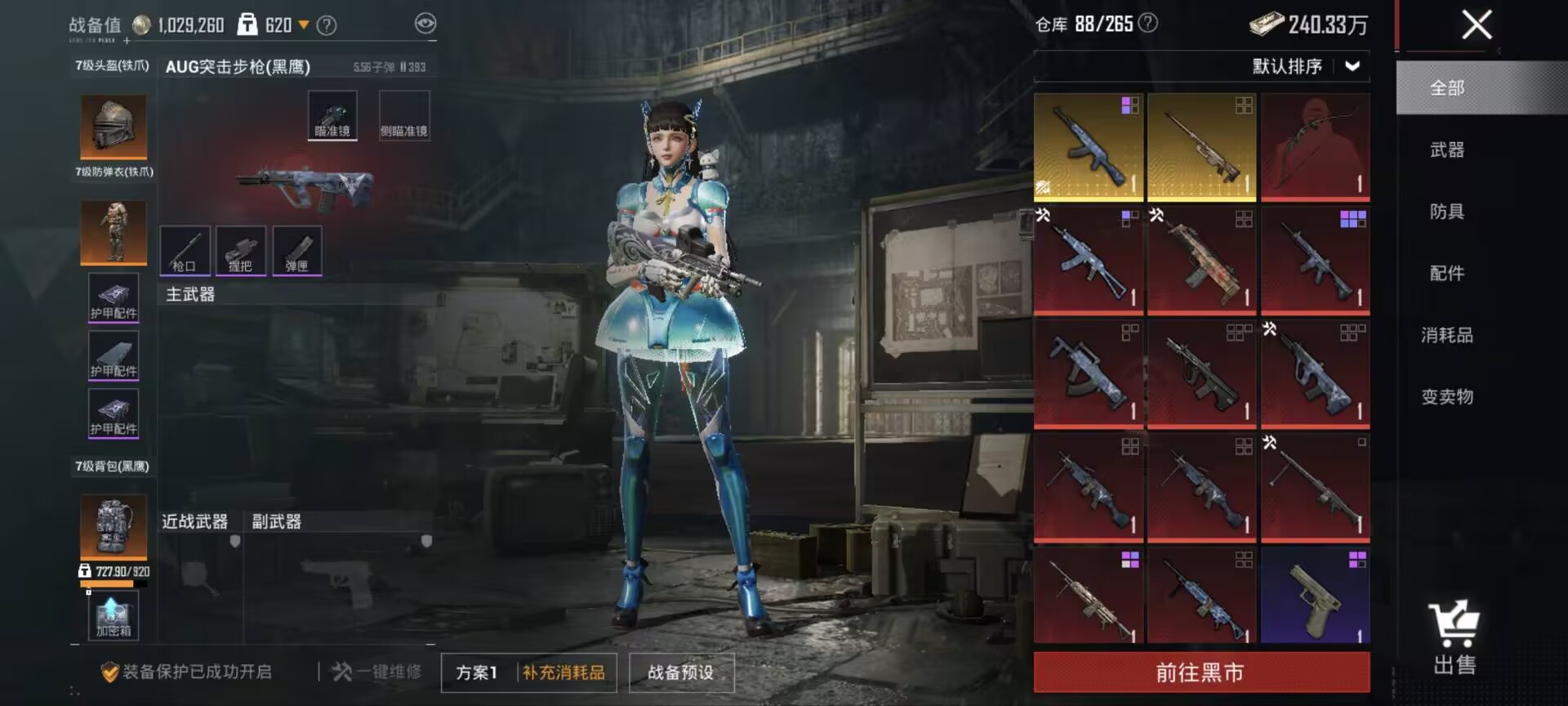
Task: Open 战备预设 loadout presets
Action: tap(680, 672)
